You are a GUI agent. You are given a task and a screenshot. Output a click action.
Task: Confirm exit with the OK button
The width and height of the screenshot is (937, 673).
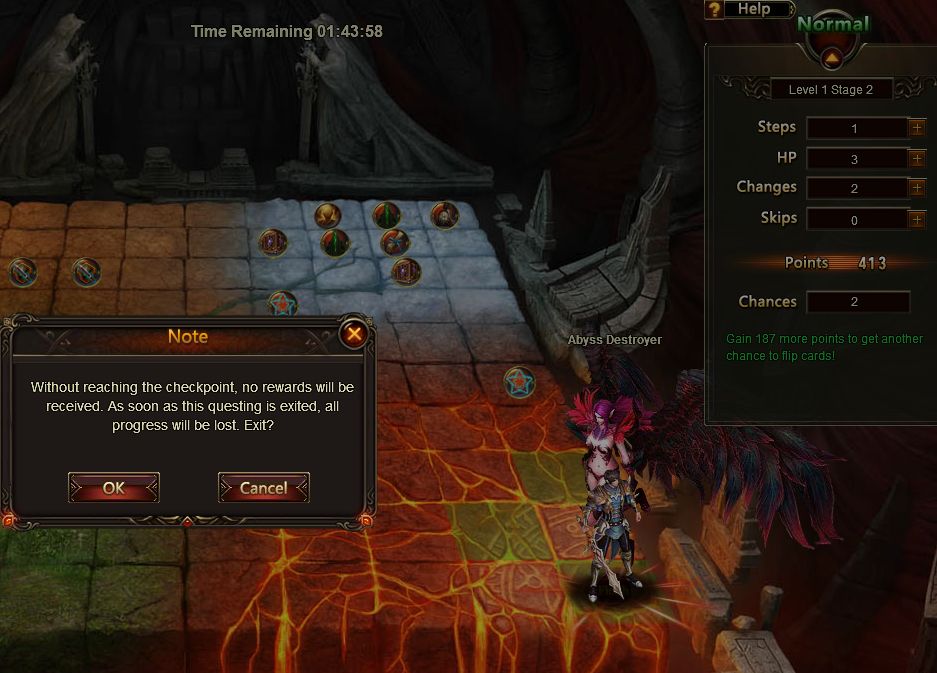click(114, 488)
